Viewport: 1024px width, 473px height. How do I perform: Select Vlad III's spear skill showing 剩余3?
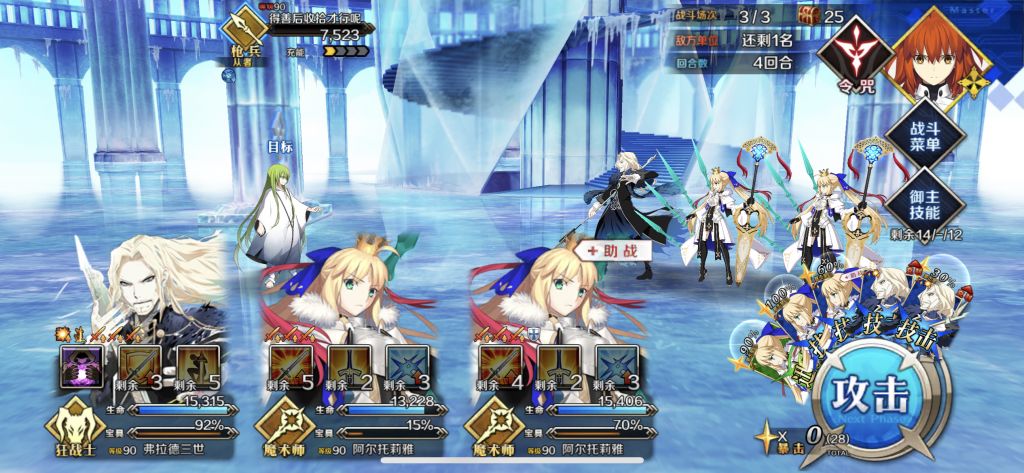tap(137, 366)
